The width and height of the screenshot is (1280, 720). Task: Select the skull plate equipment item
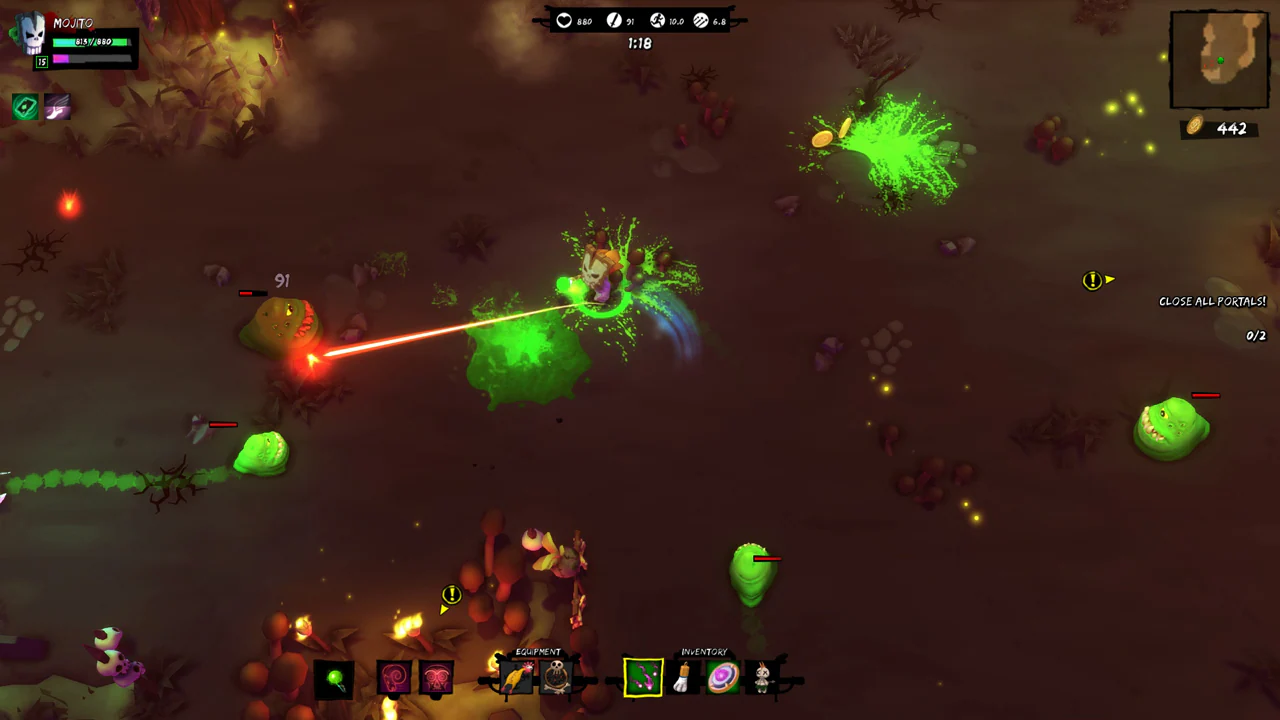coord(554,677)
